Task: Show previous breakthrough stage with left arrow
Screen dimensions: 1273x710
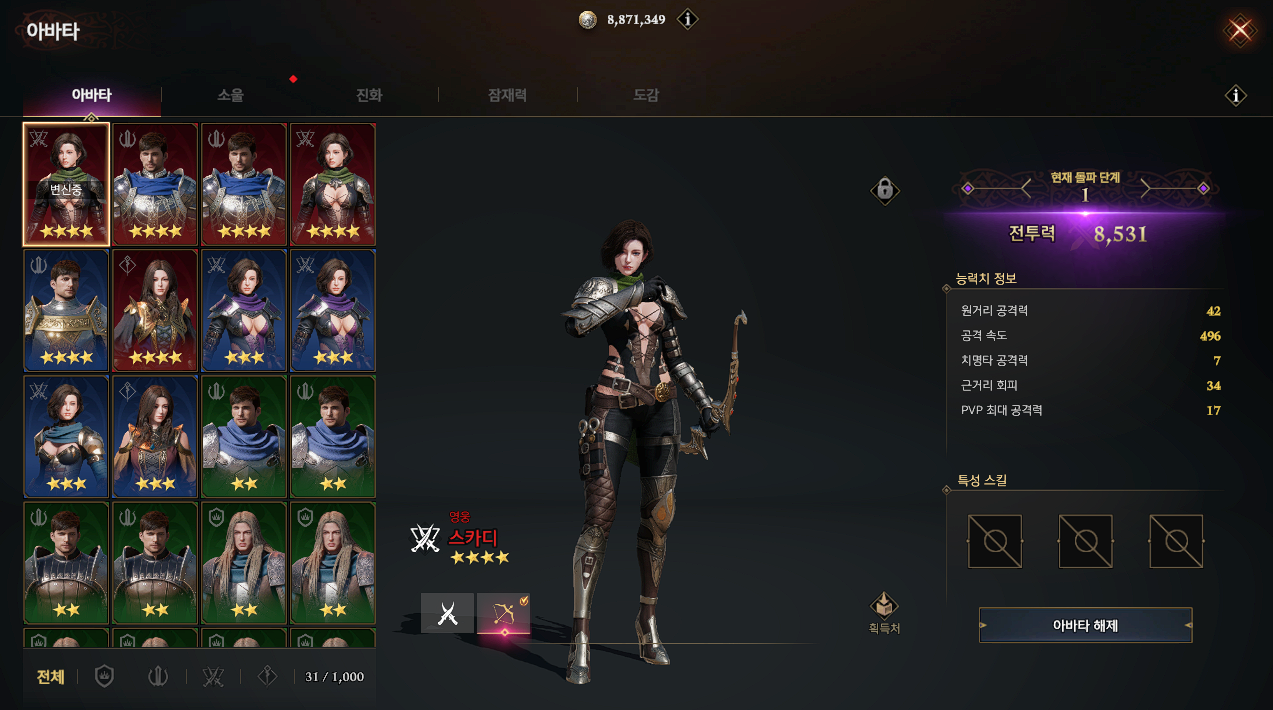Action: pyautogui.click(x=1023, y=188)
